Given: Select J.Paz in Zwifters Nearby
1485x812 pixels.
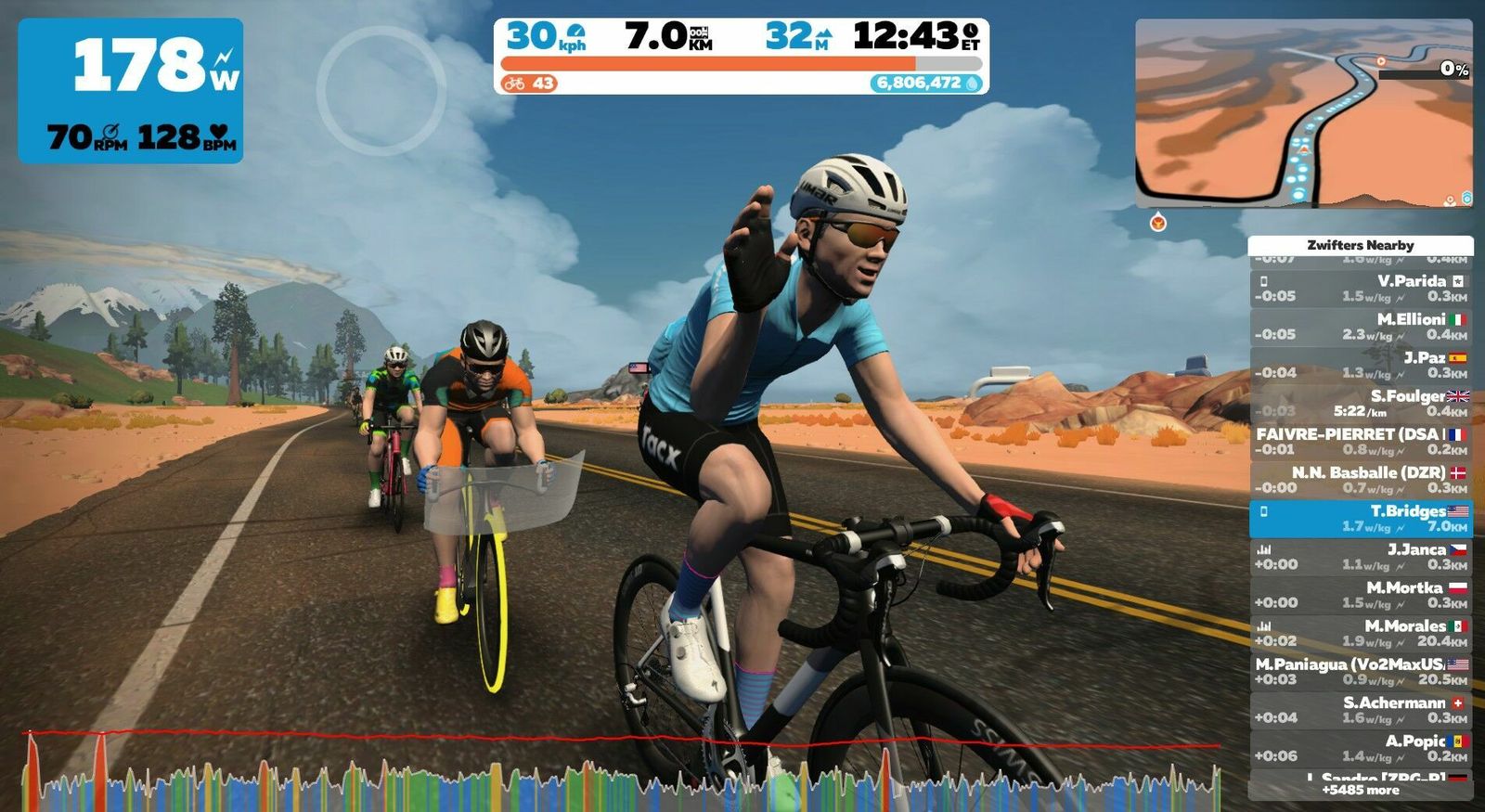Looking at the screenshot, I should point(1361,365).
